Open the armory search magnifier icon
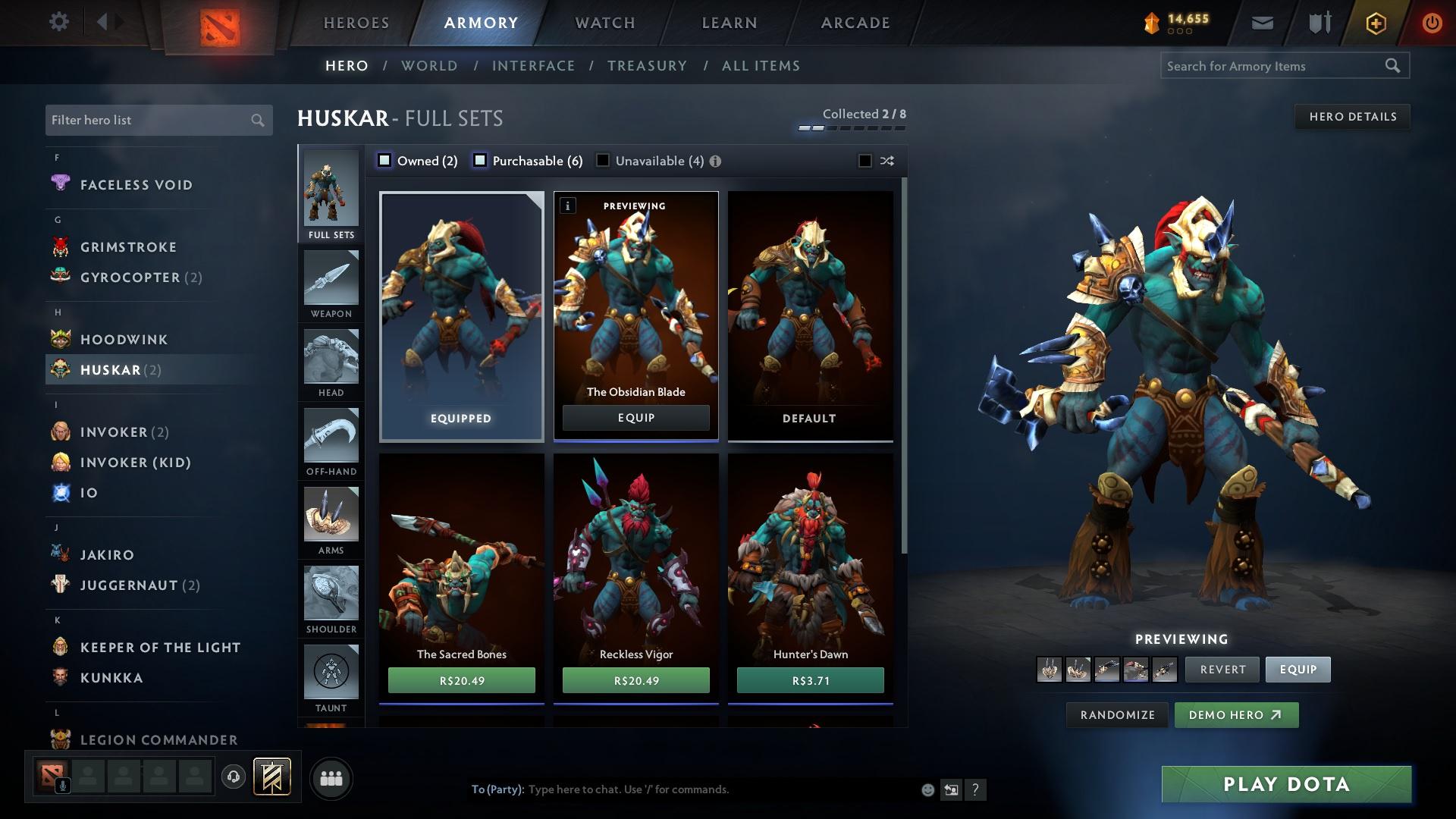Viewport: 1456px width, 819px height. [1394, 66]
